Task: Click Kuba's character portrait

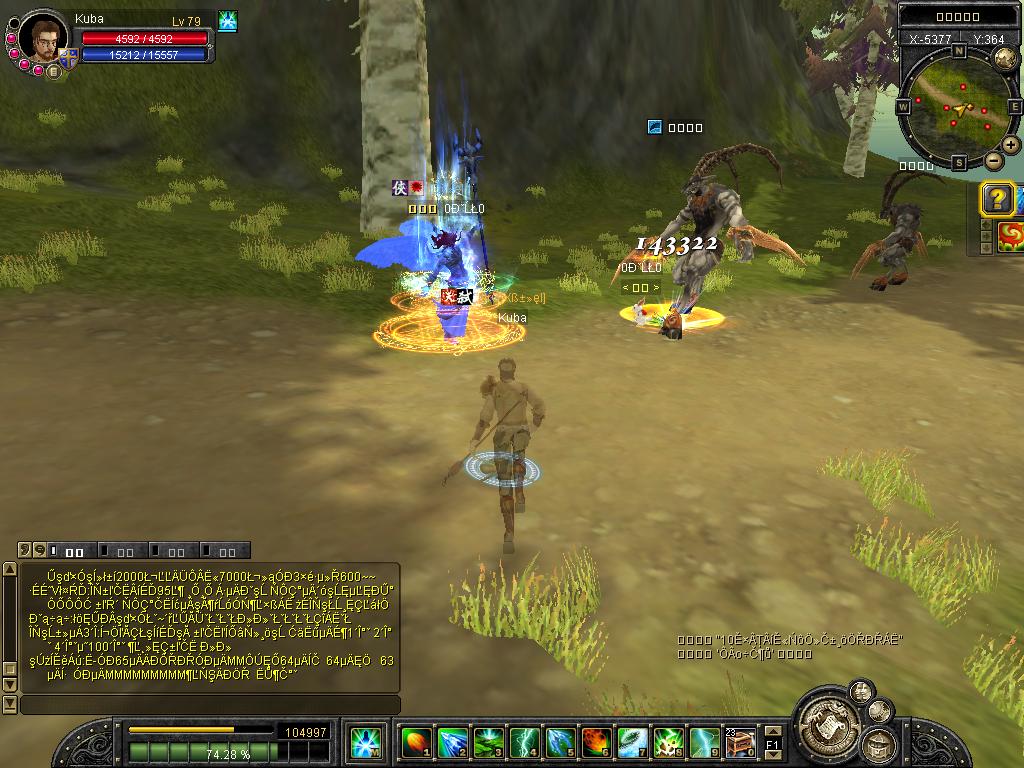Action: coord(42,39)
